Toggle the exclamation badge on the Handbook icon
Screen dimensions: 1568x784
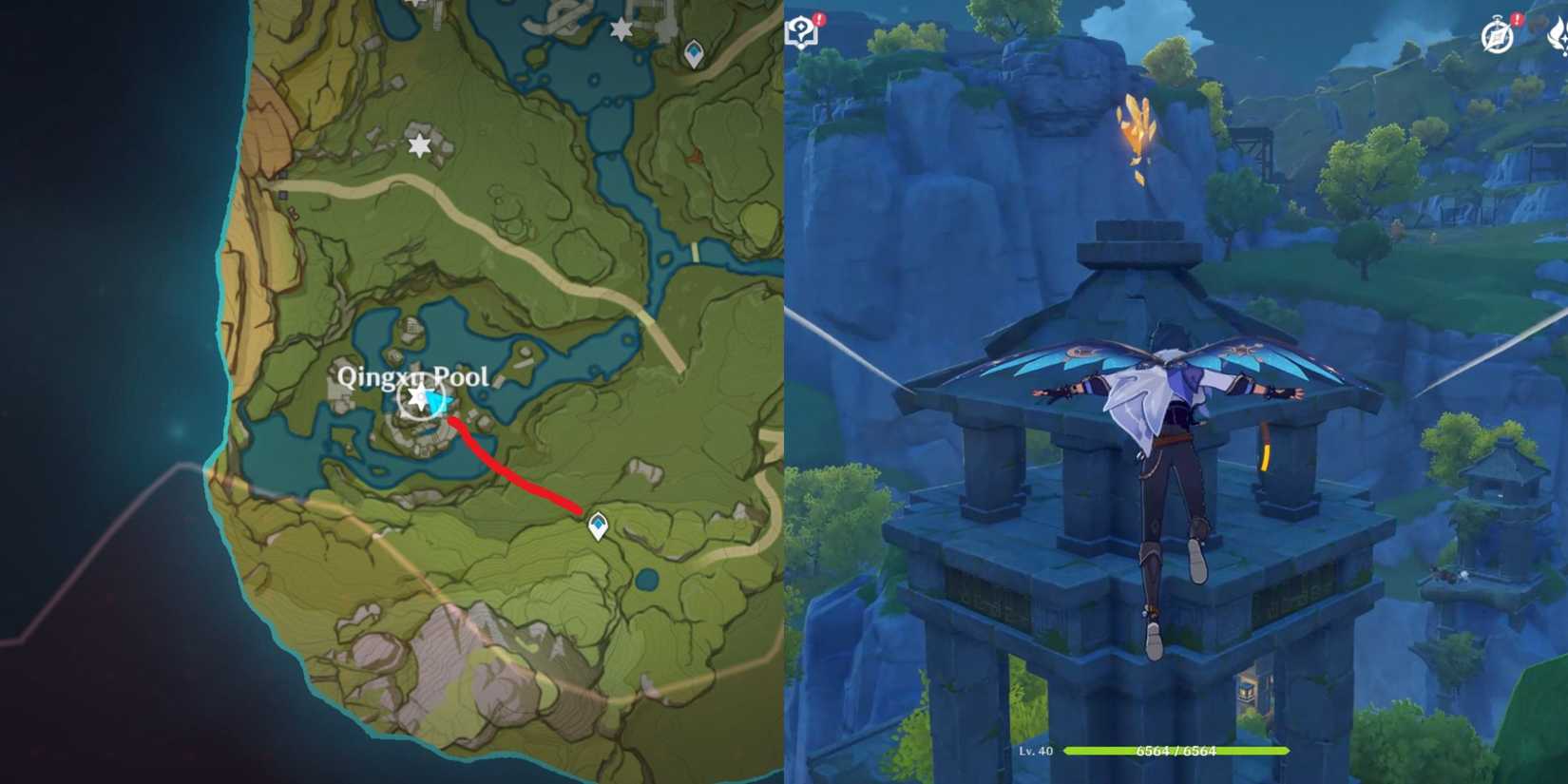1517,18
